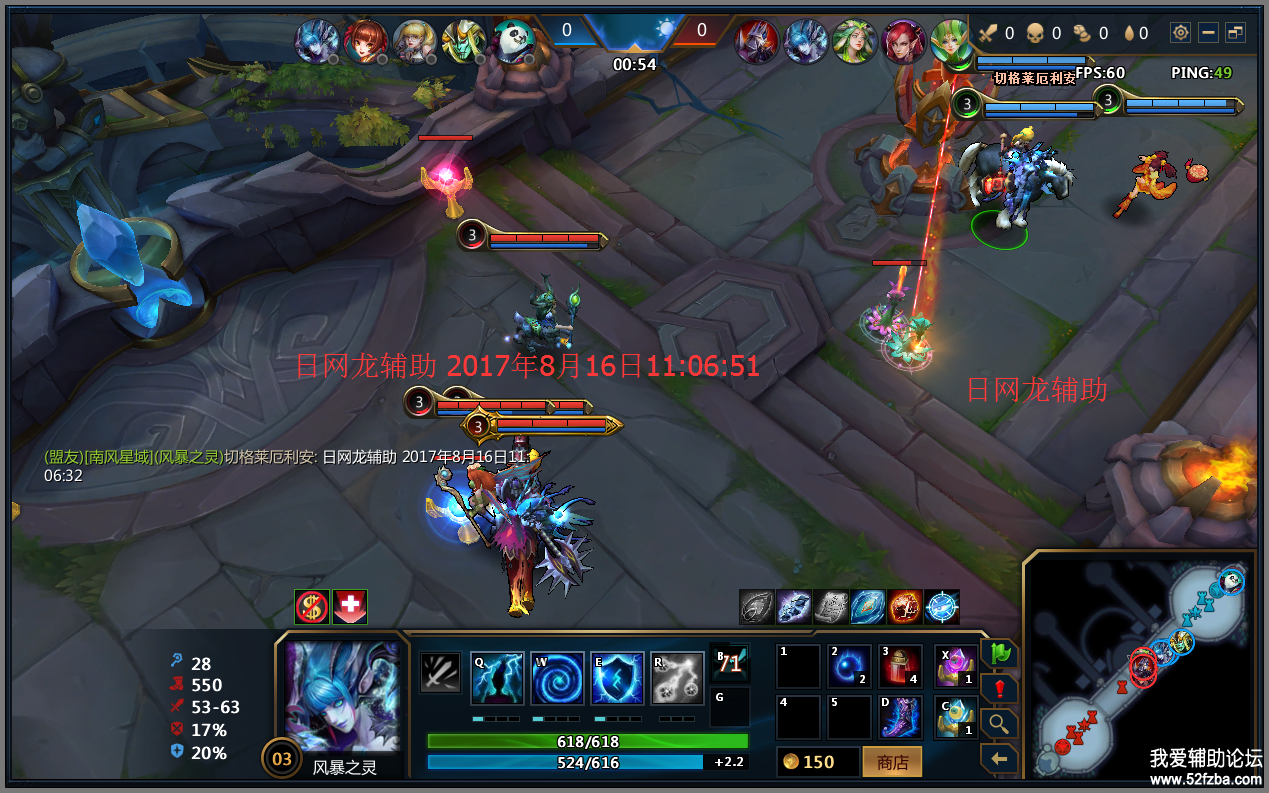
Task: Use the E lightning shield ability
Action: click(x=617, y=679)
